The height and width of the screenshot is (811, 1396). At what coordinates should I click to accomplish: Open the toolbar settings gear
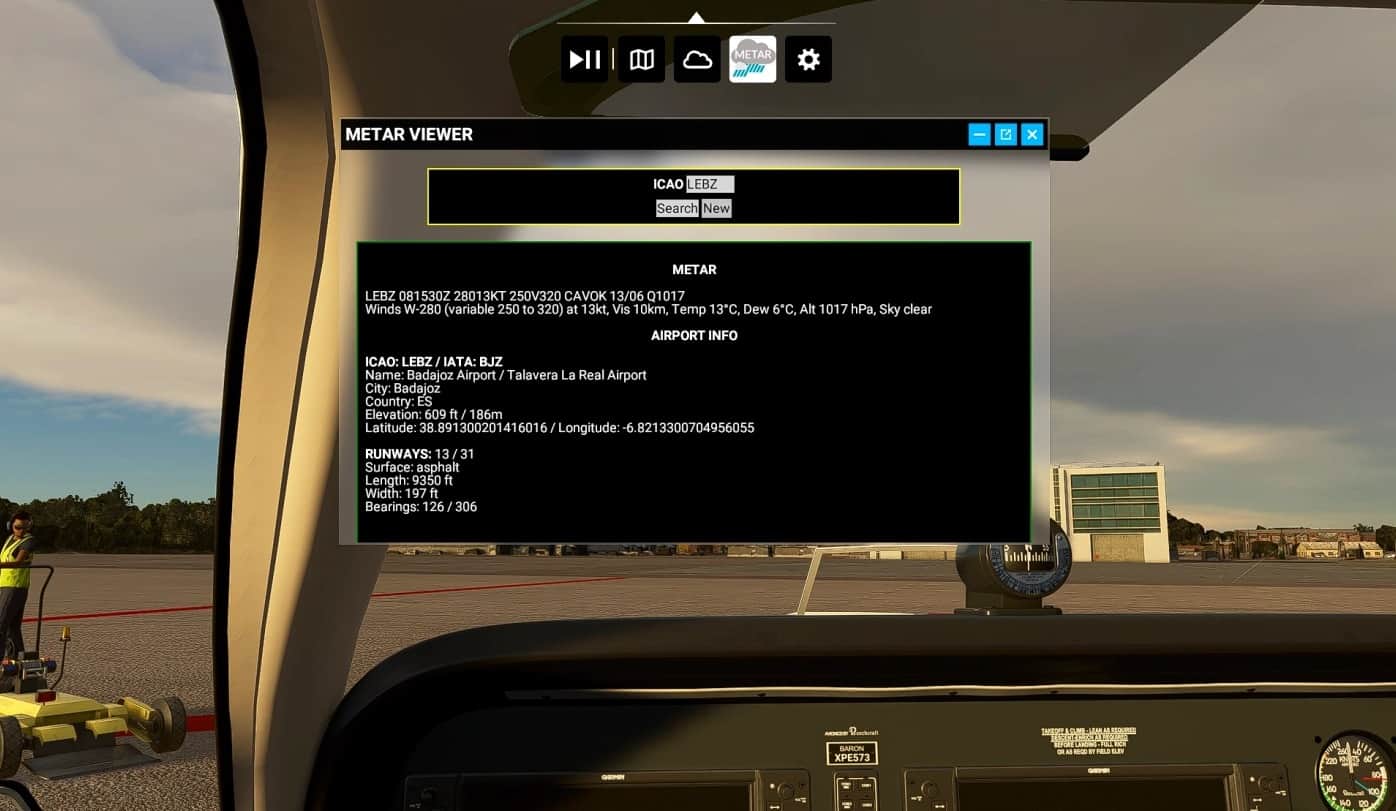808,60
